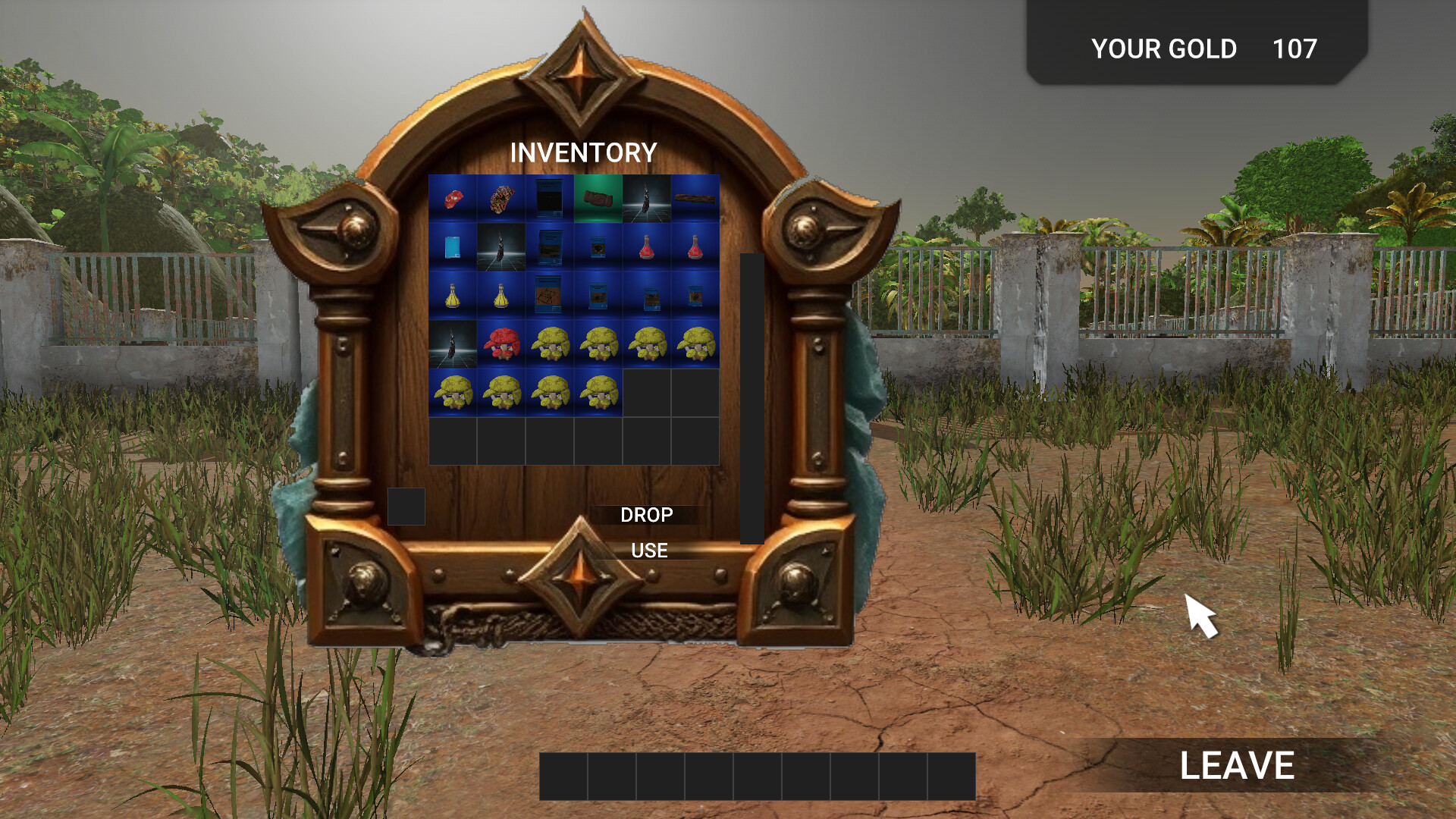Click the recipe scroll with brown drawing

pyautogui.click(x=549, y=296)
